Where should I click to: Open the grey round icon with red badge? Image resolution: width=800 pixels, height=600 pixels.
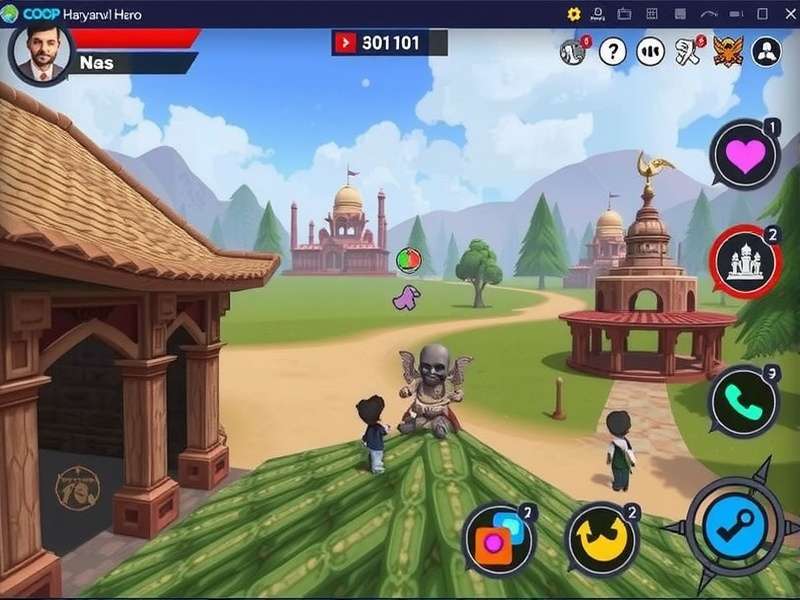coord(574,50)
